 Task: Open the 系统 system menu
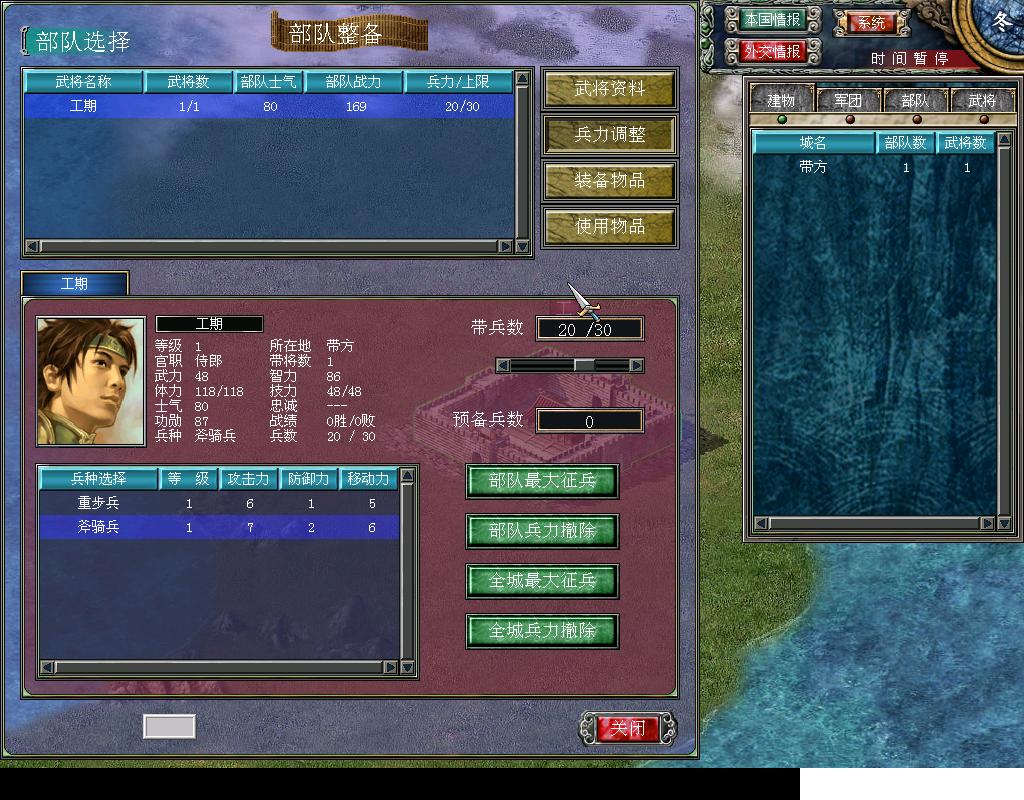point(871,22)
